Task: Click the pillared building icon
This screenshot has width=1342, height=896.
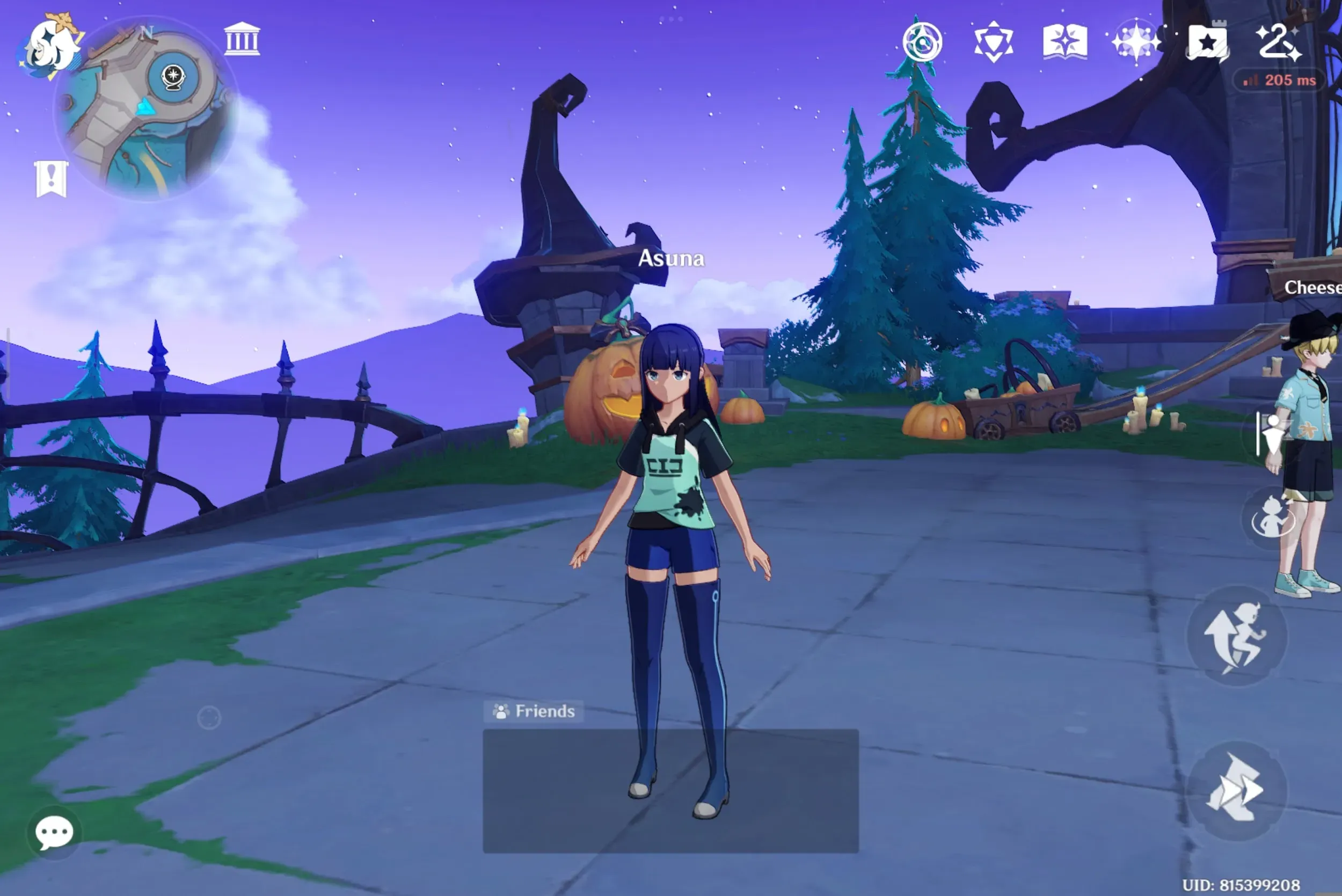Action: tap(242, 39)
